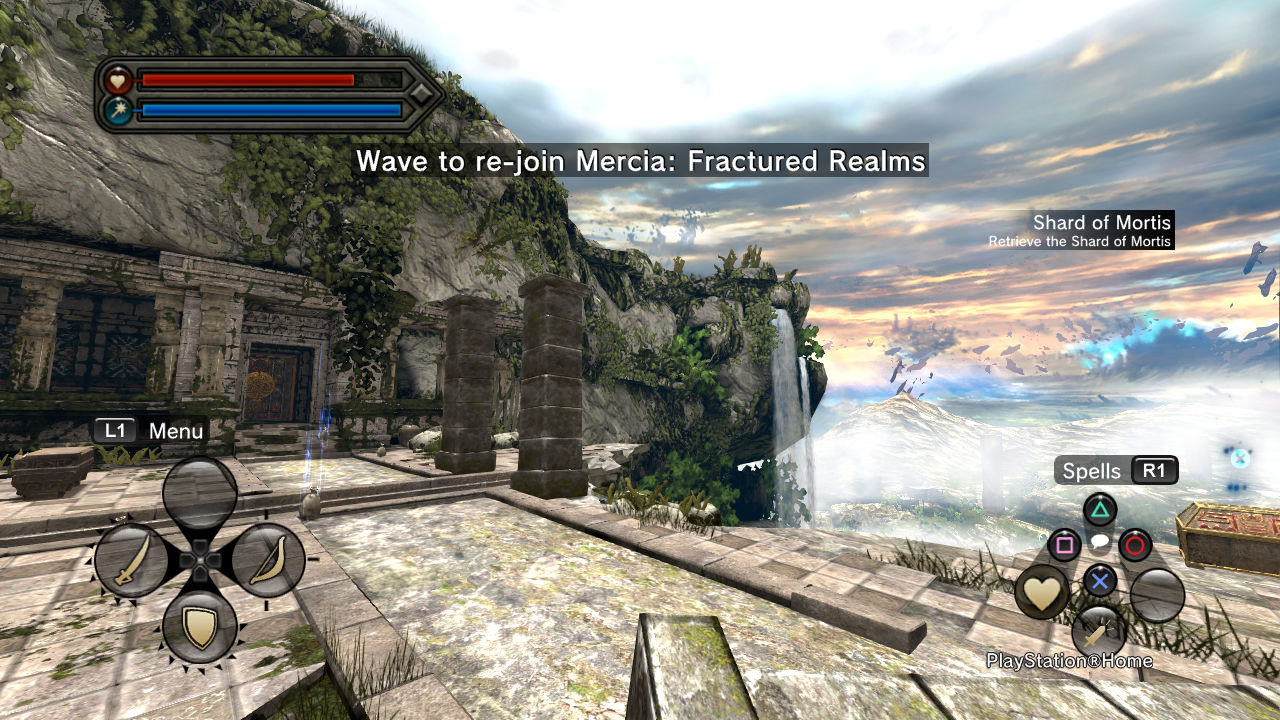Trigger the glowing sword attack slot
The width and height of the screenshot is (1280, 720).
pos(1098,632)
